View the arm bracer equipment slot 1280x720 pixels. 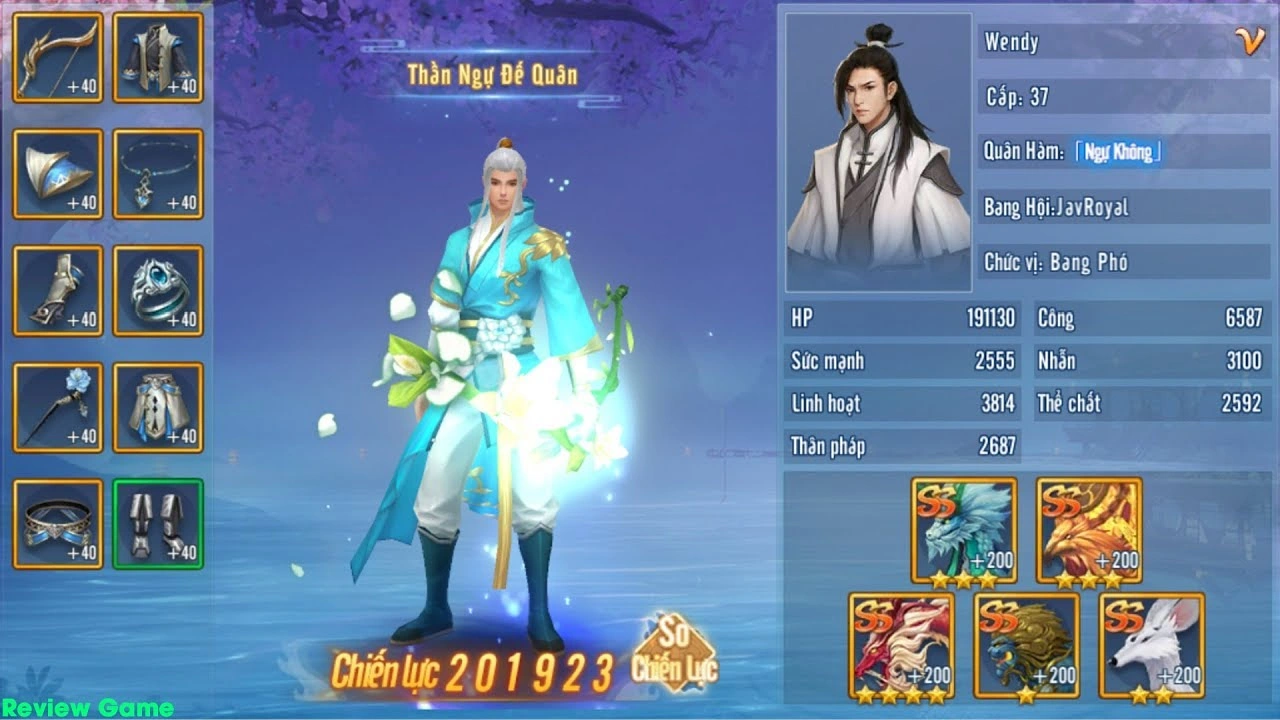pyautogui.click(x=58, y=291)
